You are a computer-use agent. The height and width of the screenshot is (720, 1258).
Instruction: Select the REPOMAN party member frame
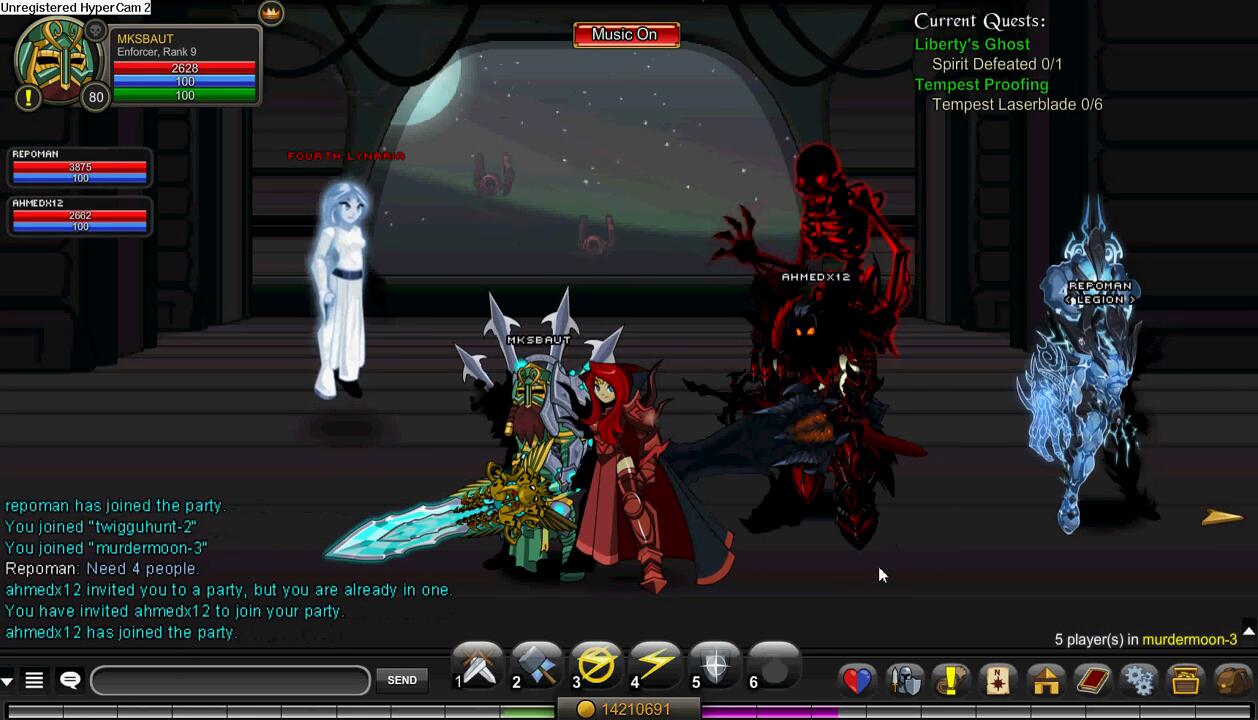click(x=79, y=167)
